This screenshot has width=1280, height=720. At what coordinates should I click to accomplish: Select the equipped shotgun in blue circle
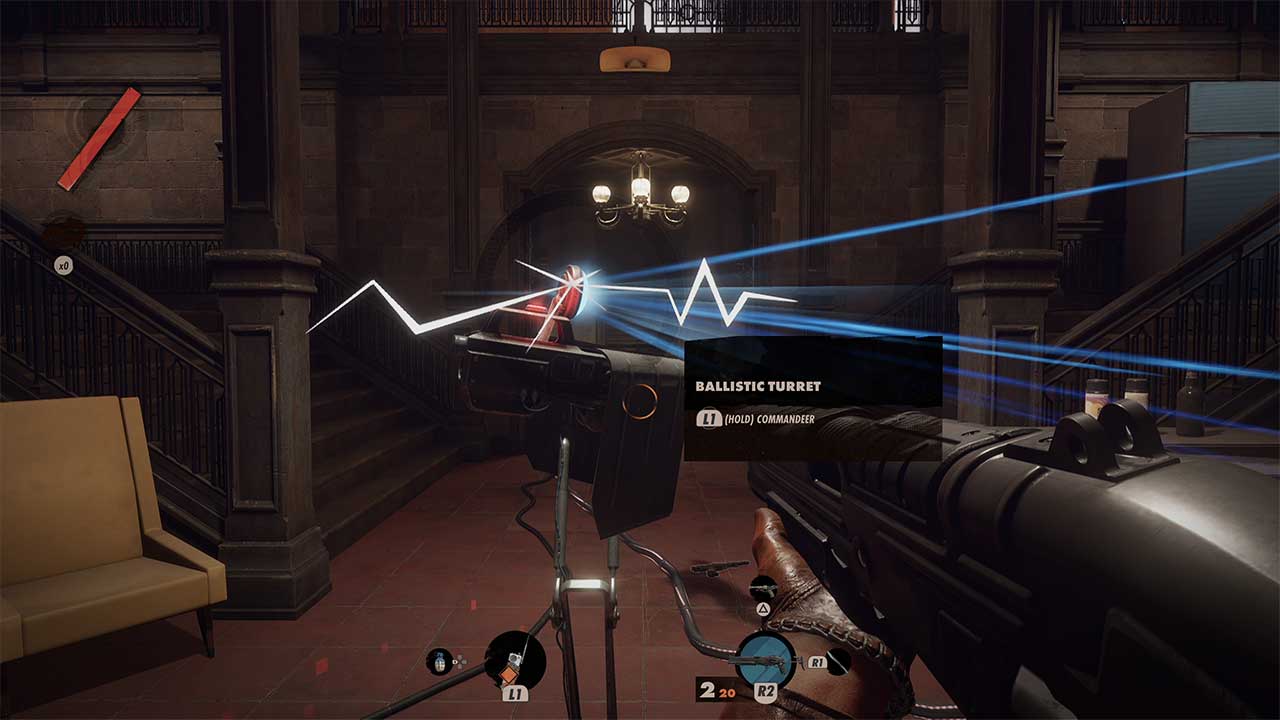point(767,661)
